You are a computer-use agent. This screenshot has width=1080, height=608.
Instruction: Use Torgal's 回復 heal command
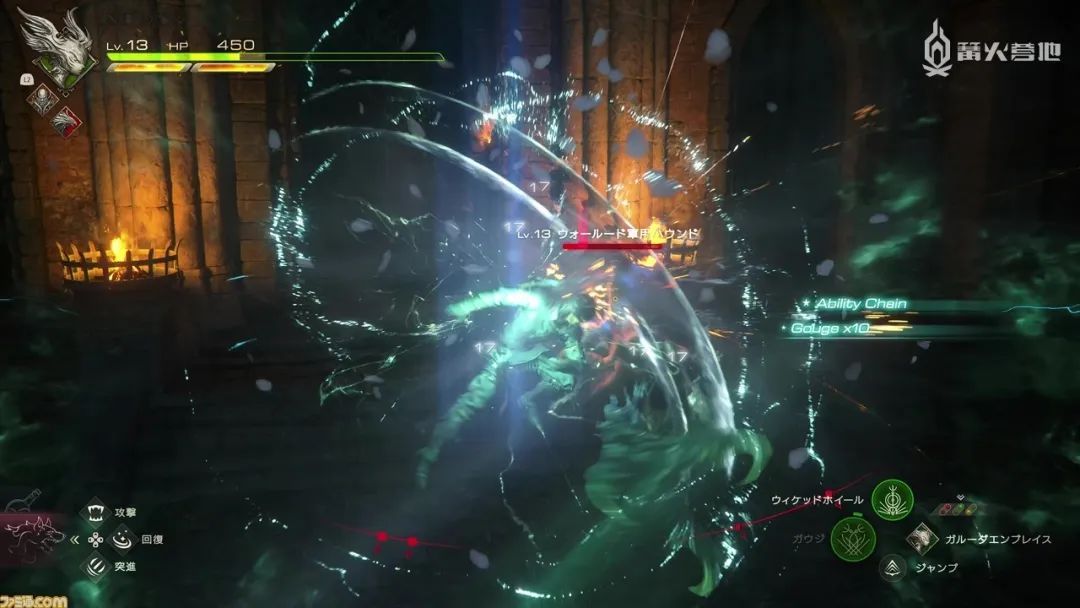coord(120,540)
